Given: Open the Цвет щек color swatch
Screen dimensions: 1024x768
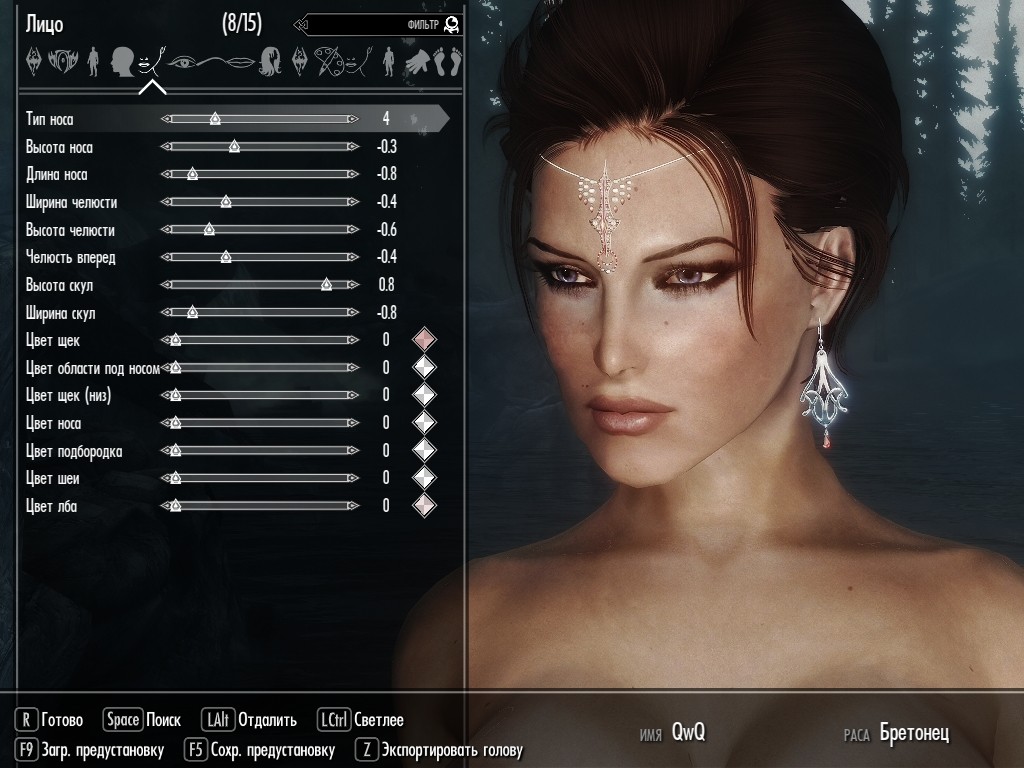Looking at the screenshot, I should [x=425, y=340].
